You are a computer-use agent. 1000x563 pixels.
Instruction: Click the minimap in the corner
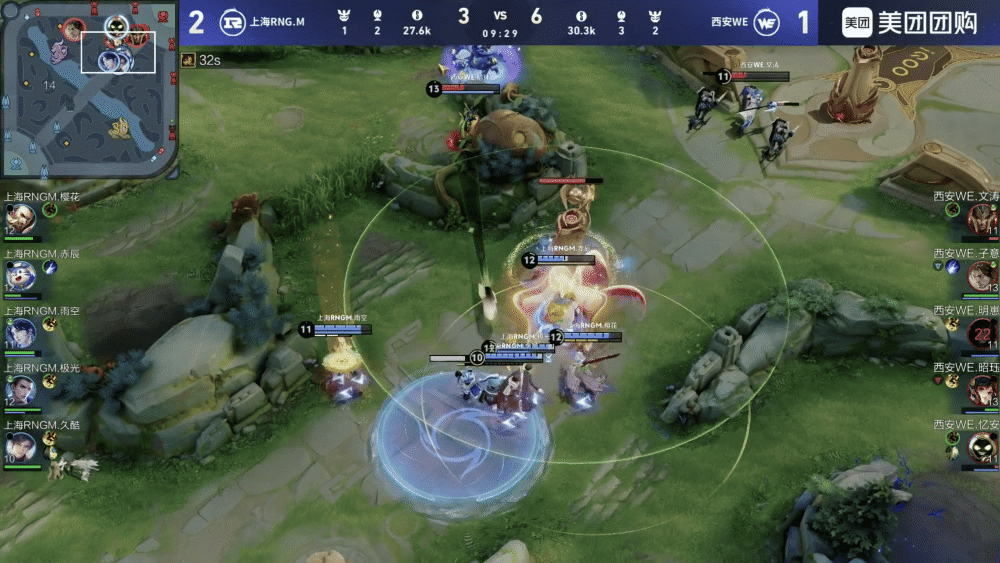coord(89,88)
